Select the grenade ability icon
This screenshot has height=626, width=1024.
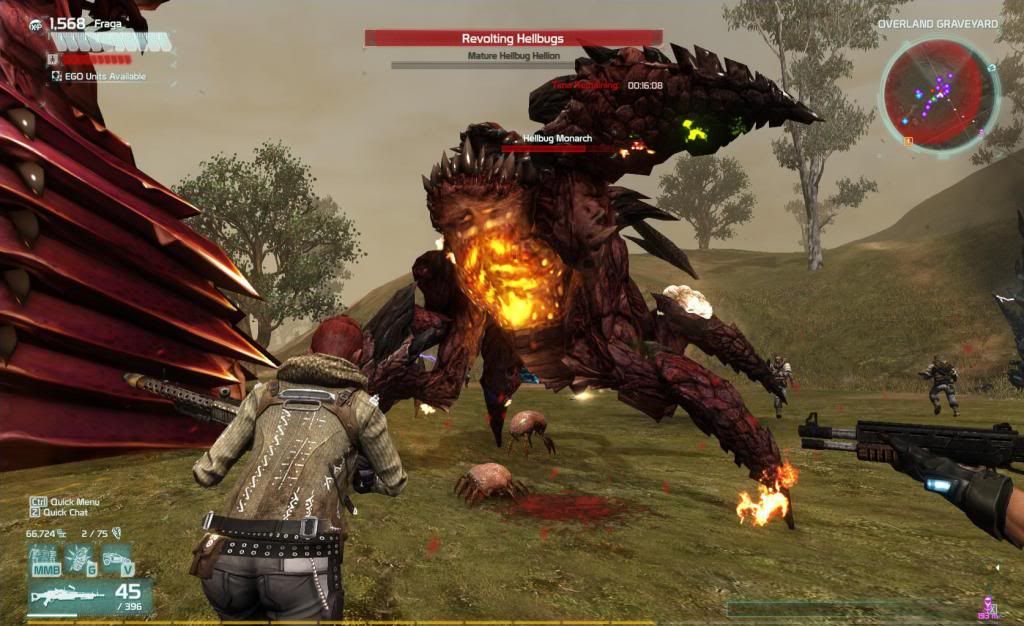[x=79, y=557]
